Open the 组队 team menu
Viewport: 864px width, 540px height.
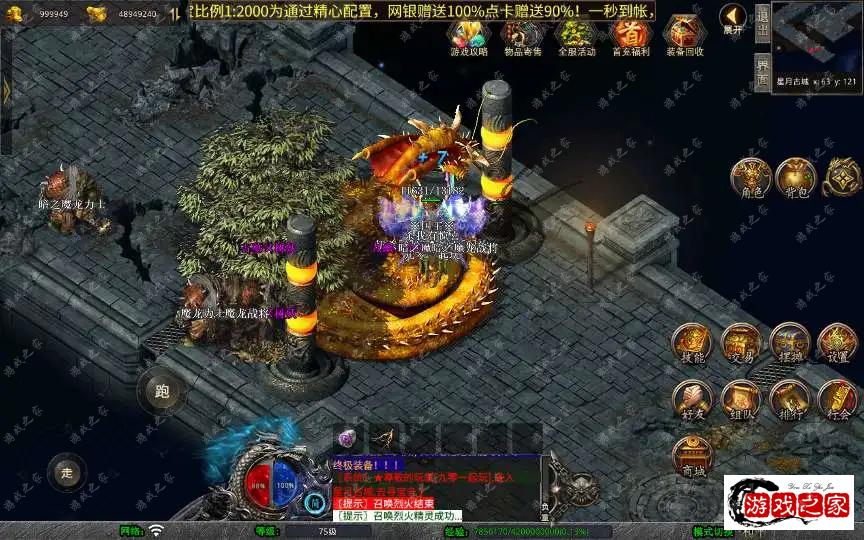coord(740,399)
